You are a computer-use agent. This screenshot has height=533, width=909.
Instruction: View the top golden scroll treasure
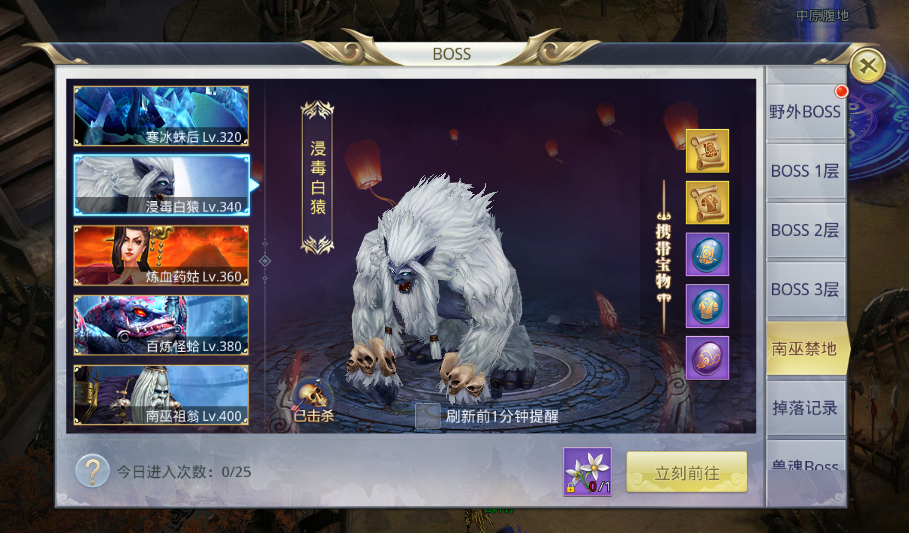(707, 151)
